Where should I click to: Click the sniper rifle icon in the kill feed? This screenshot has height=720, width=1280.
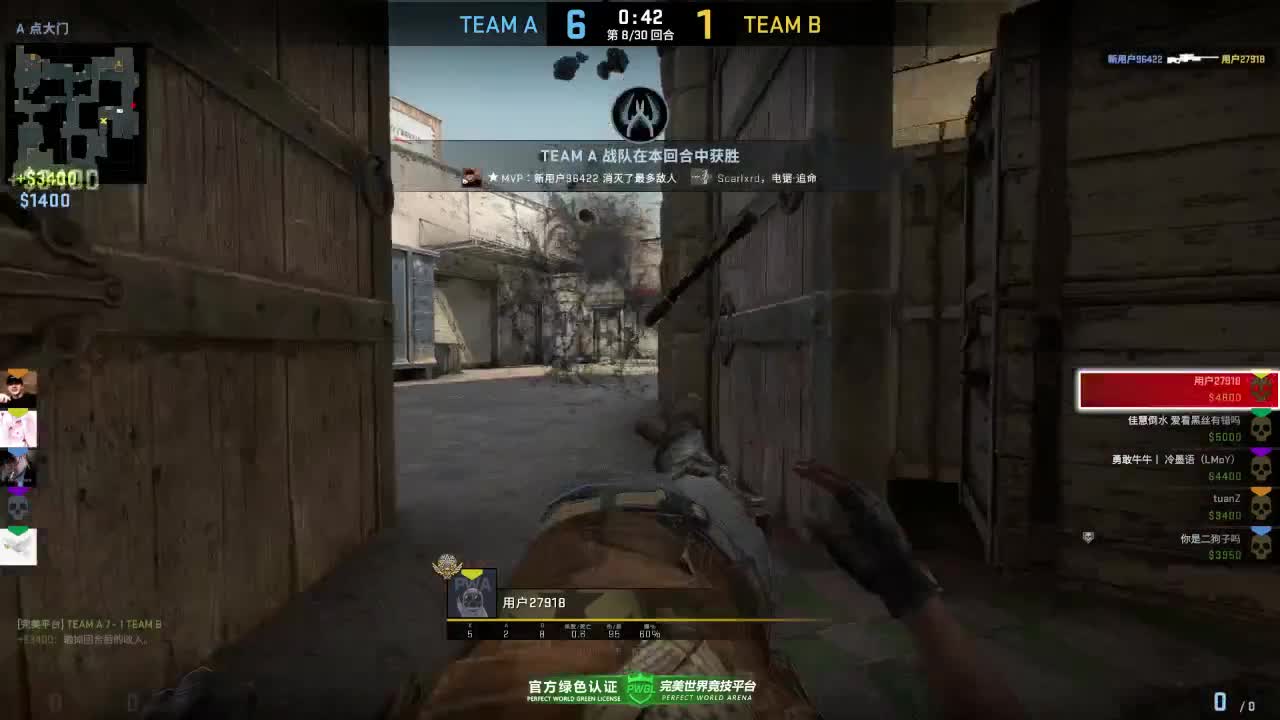[x=1193, y=58]
